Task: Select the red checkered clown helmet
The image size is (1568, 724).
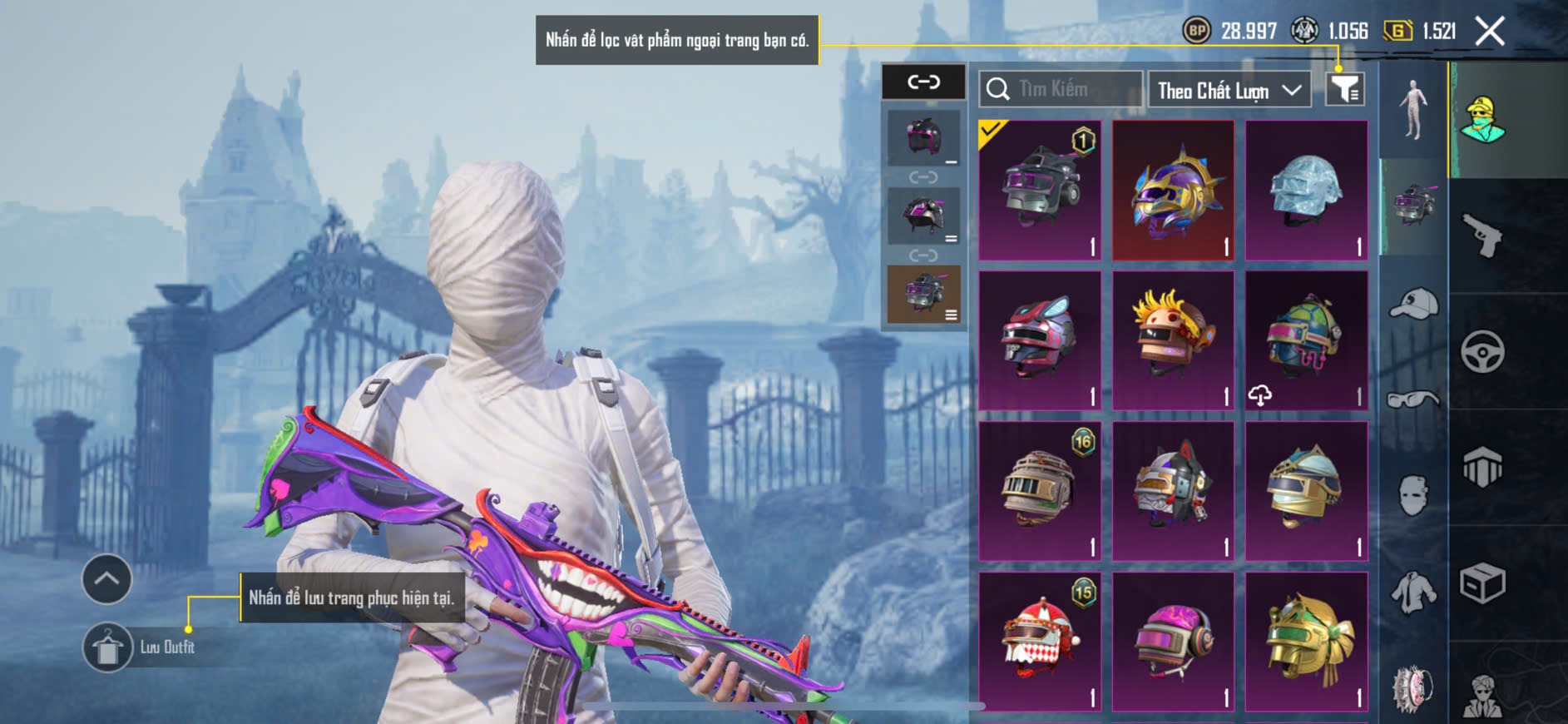Action: (x=1040, y=642)
